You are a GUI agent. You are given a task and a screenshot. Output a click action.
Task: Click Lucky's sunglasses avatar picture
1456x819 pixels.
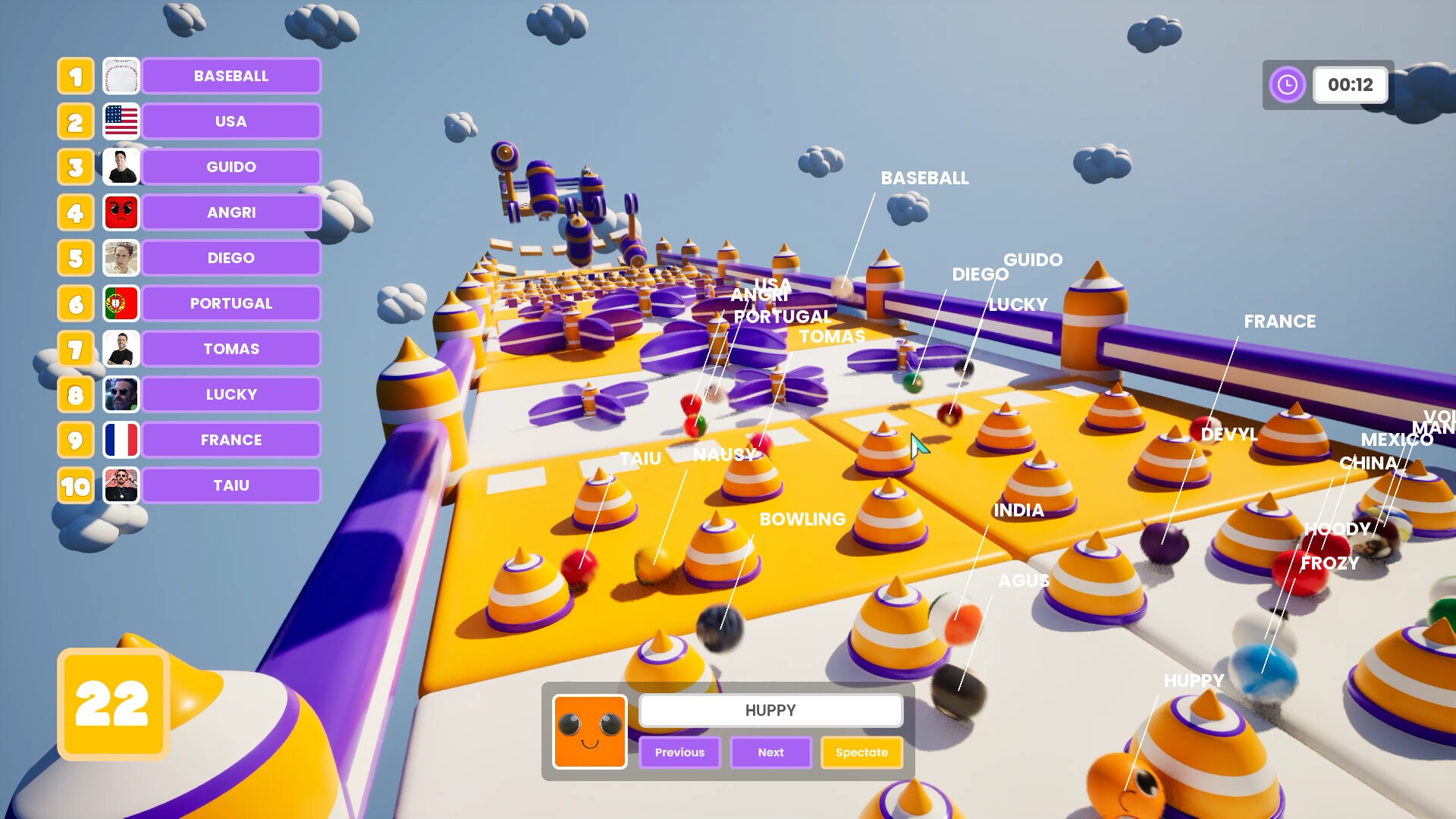click(121, 394)
